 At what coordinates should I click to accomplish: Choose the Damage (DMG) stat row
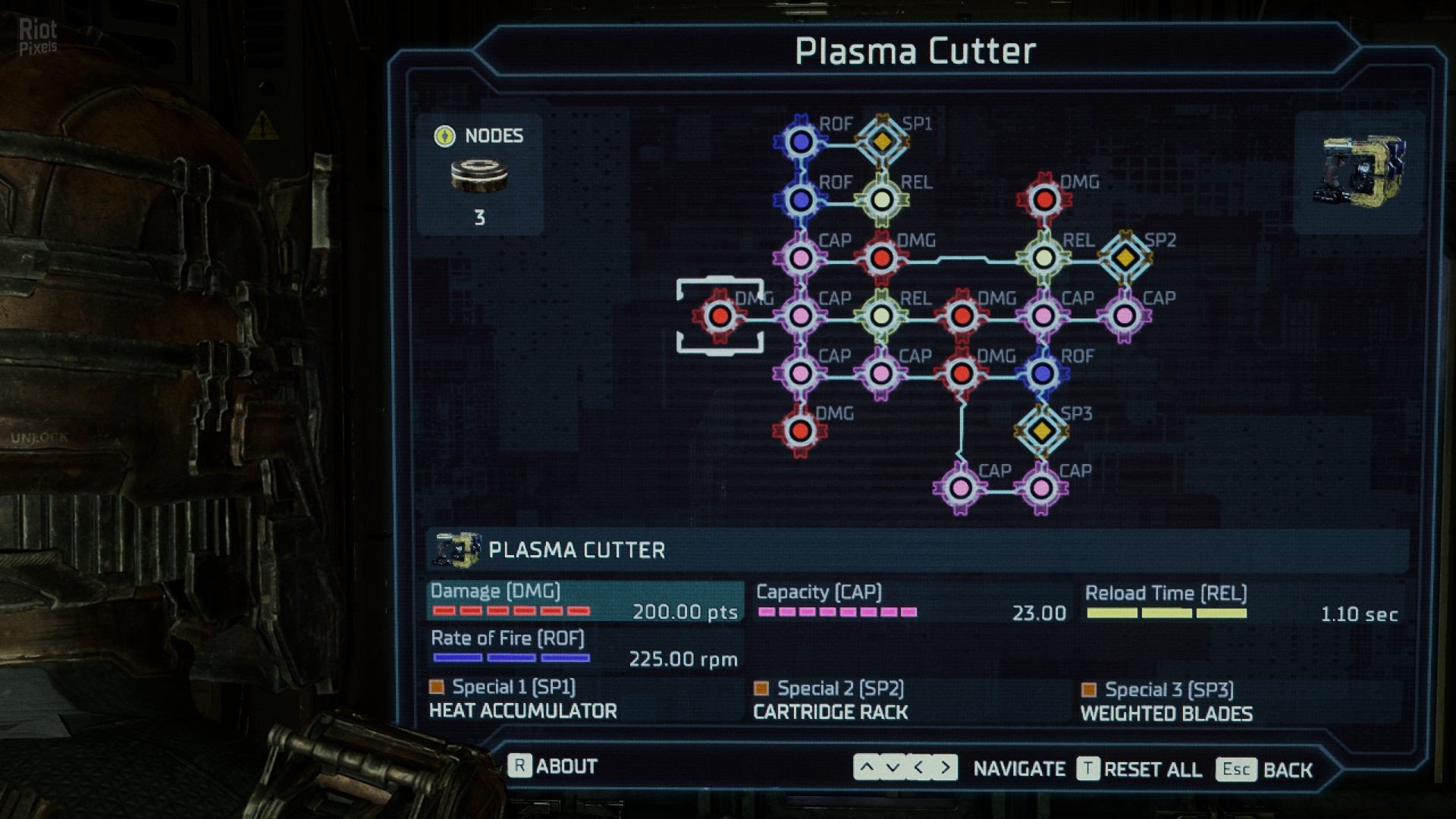pyautogui.click(x=584, y=601)
